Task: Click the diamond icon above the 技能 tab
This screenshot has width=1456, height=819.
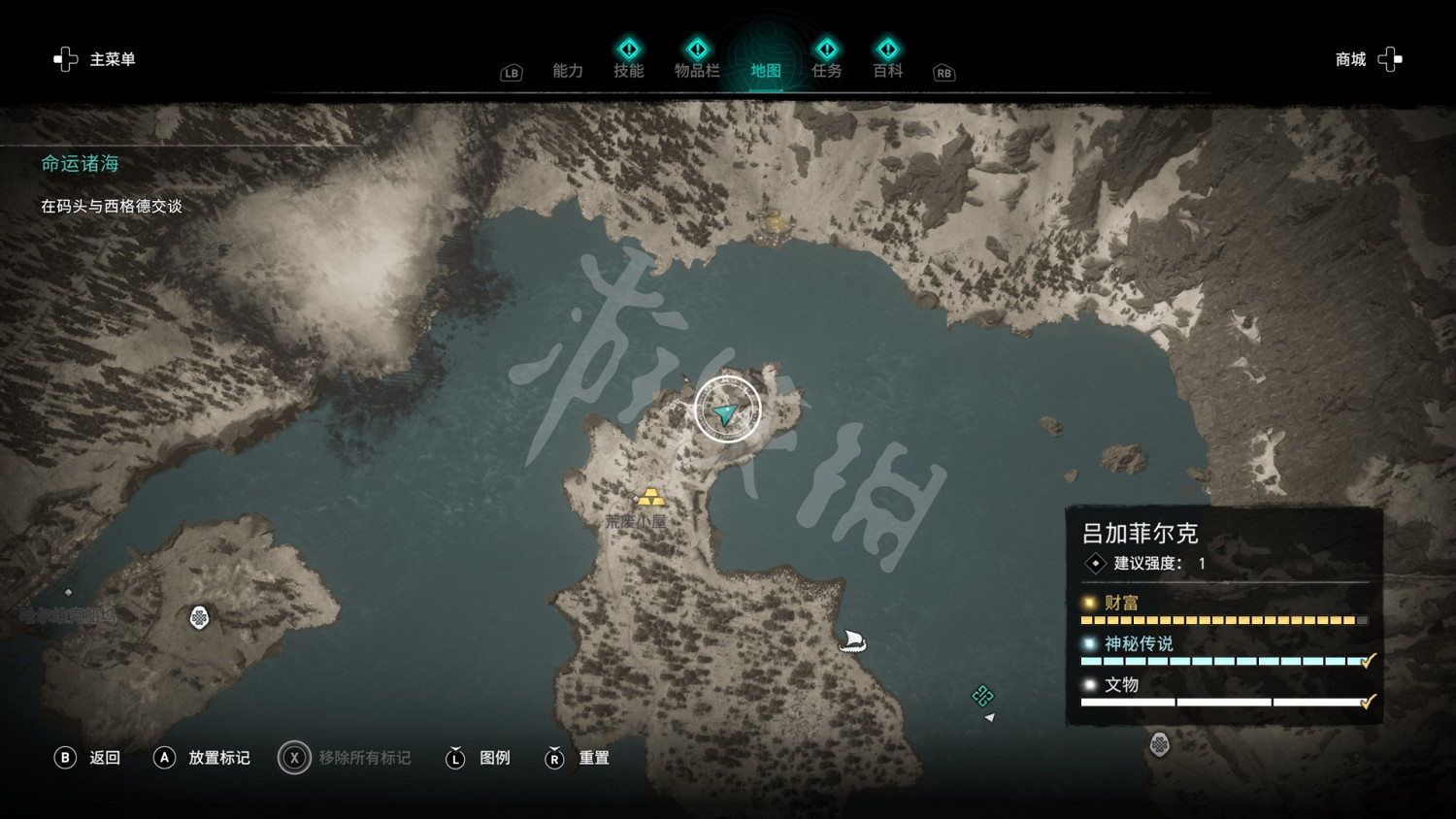Action: coord(629,47)
